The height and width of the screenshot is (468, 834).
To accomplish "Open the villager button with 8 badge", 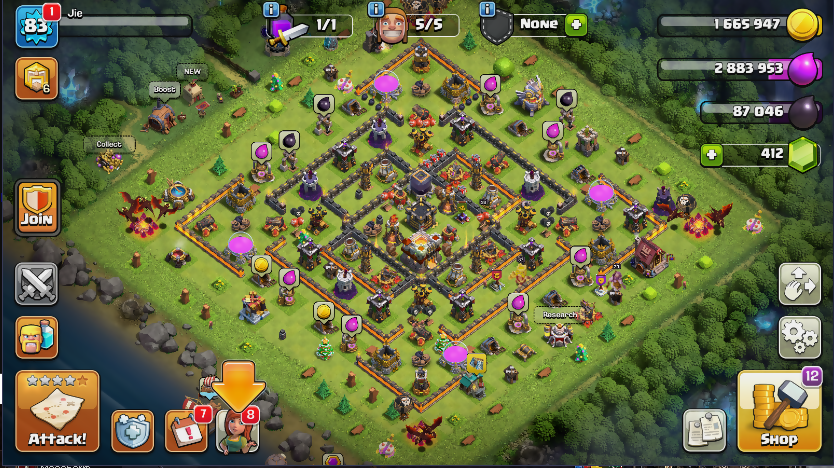I will coord(238,430).
